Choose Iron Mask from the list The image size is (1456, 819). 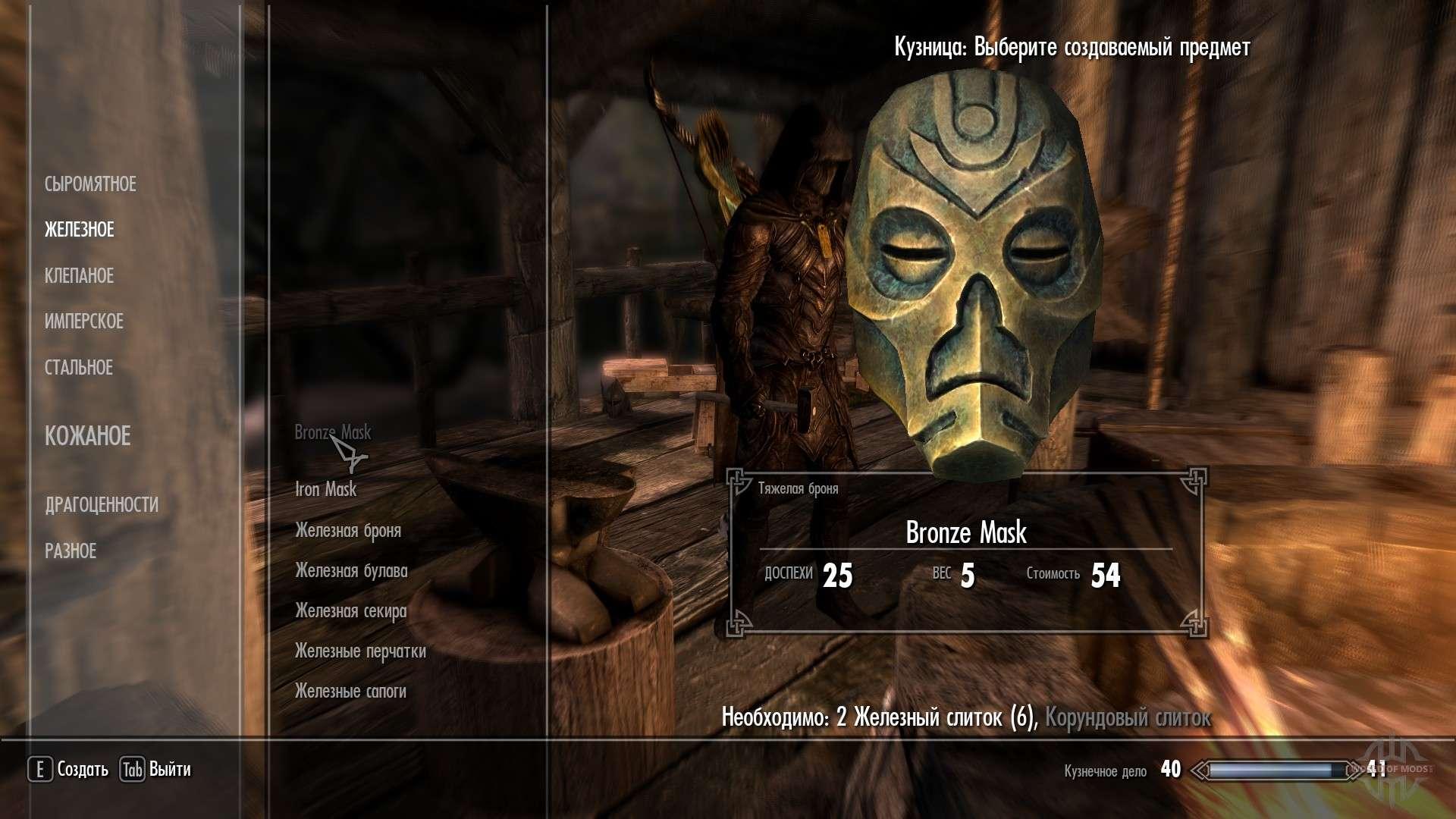pyautogui.click(x=326, y=489)
